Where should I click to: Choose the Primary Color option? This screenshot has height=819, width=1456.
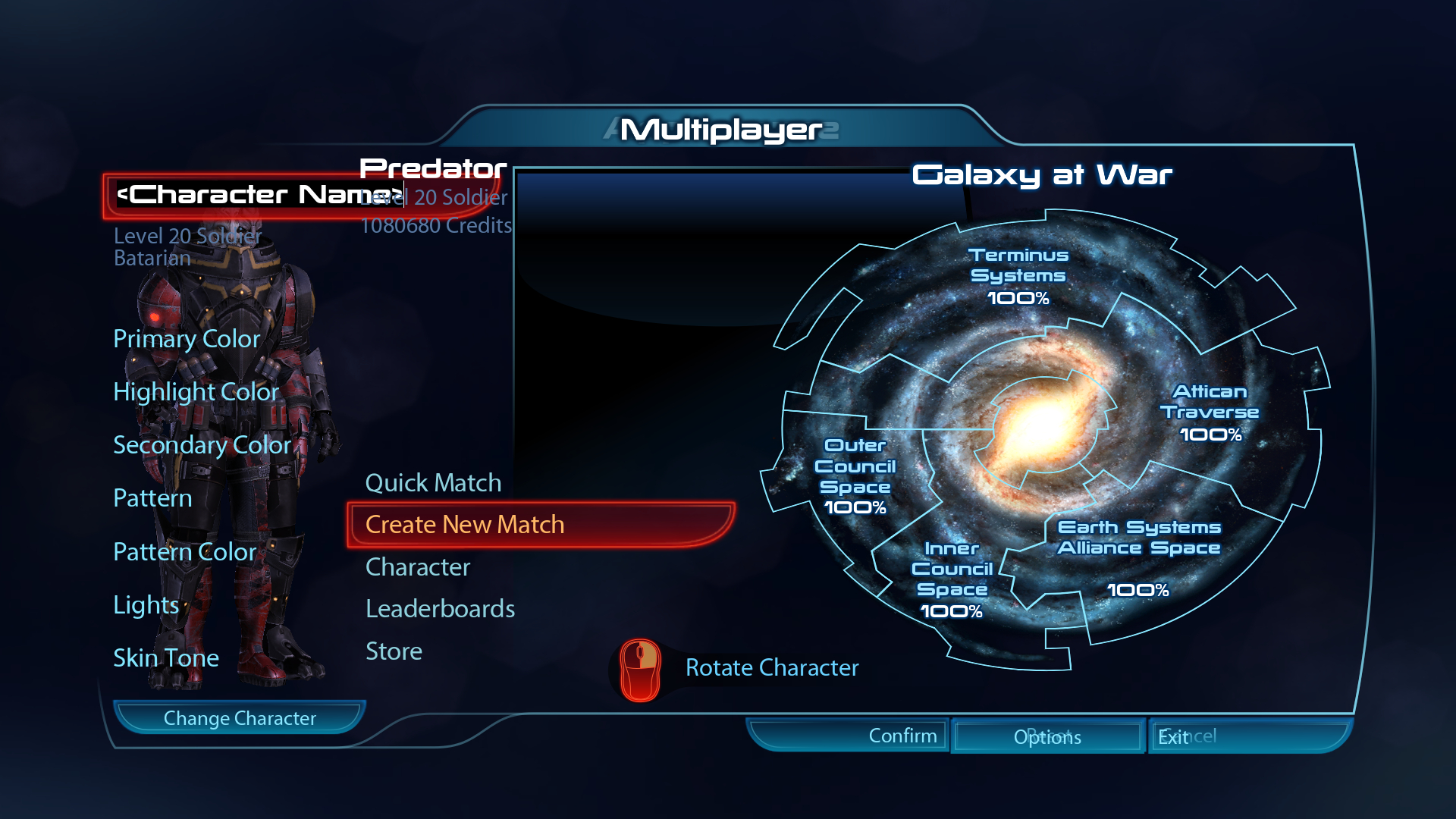pyautogui.click(x=187, y=339)
